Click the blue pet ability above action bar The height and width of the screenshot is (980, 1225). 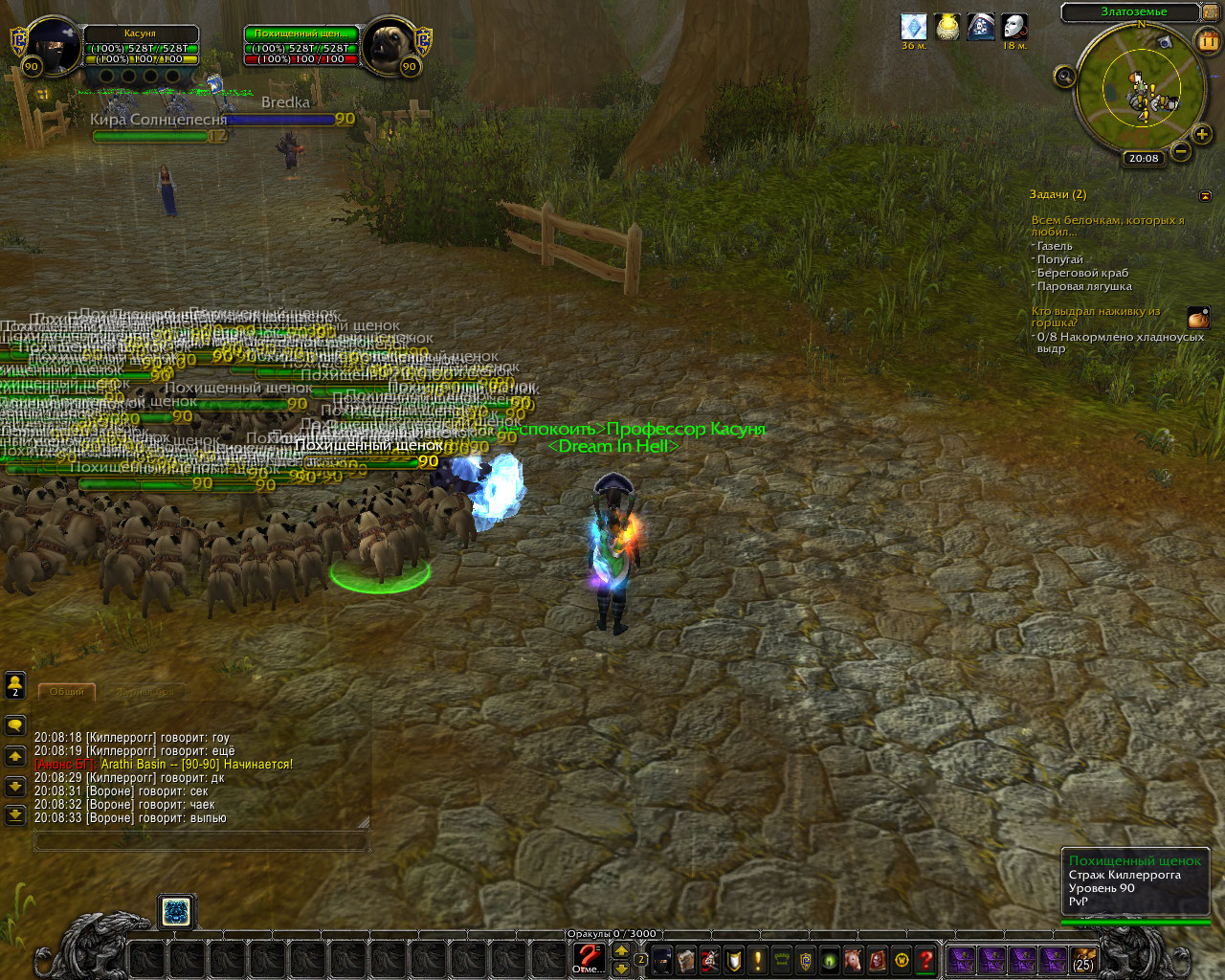pyautogui.click(x=176, y=912)
